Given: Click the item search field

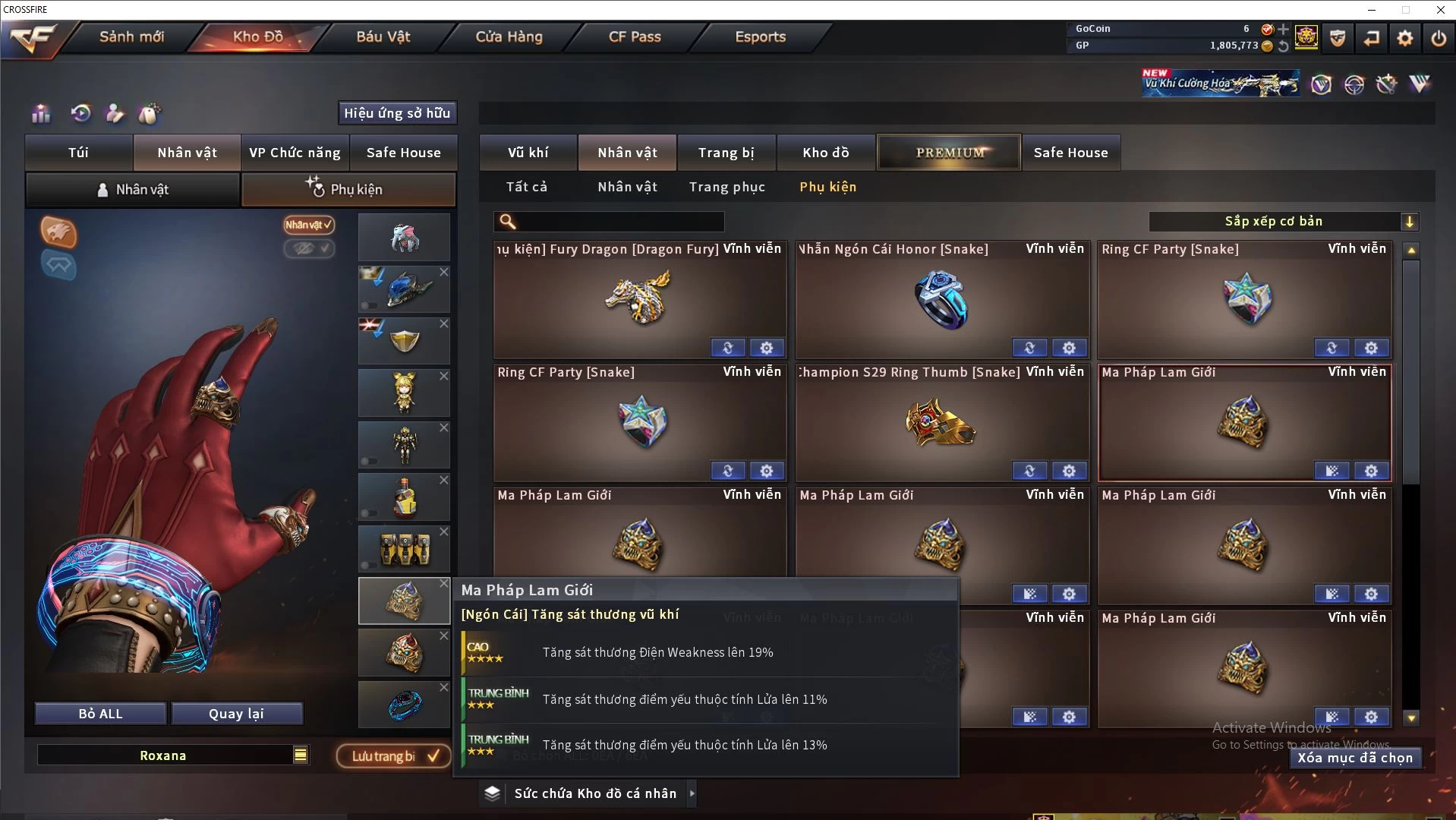Looking at the screenshot, I should coord(619,222).
